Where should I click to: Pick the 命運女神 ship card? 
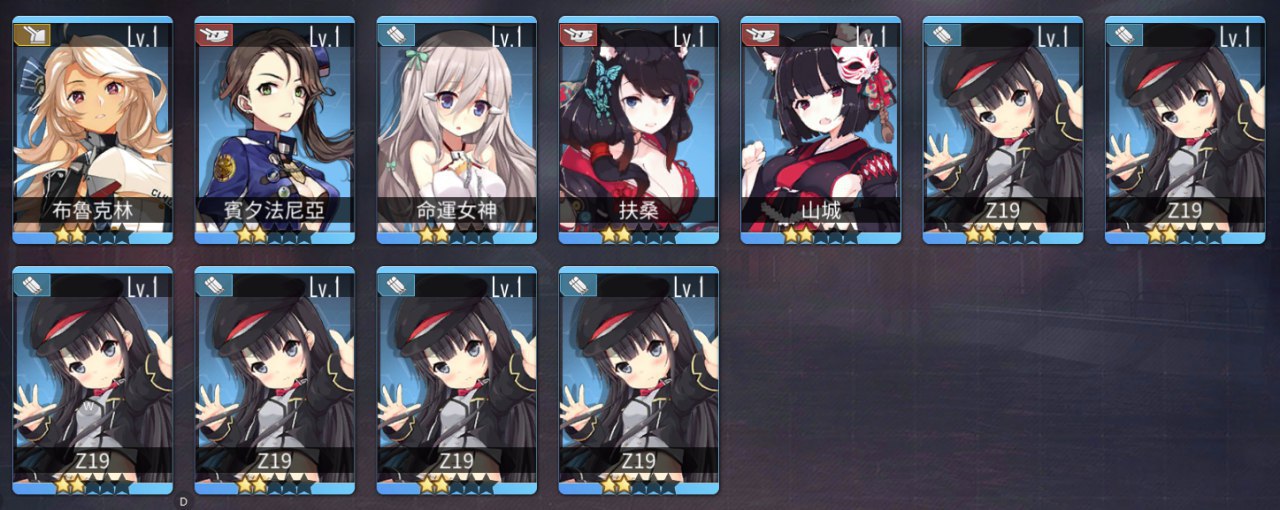click(x=456, y=130)
